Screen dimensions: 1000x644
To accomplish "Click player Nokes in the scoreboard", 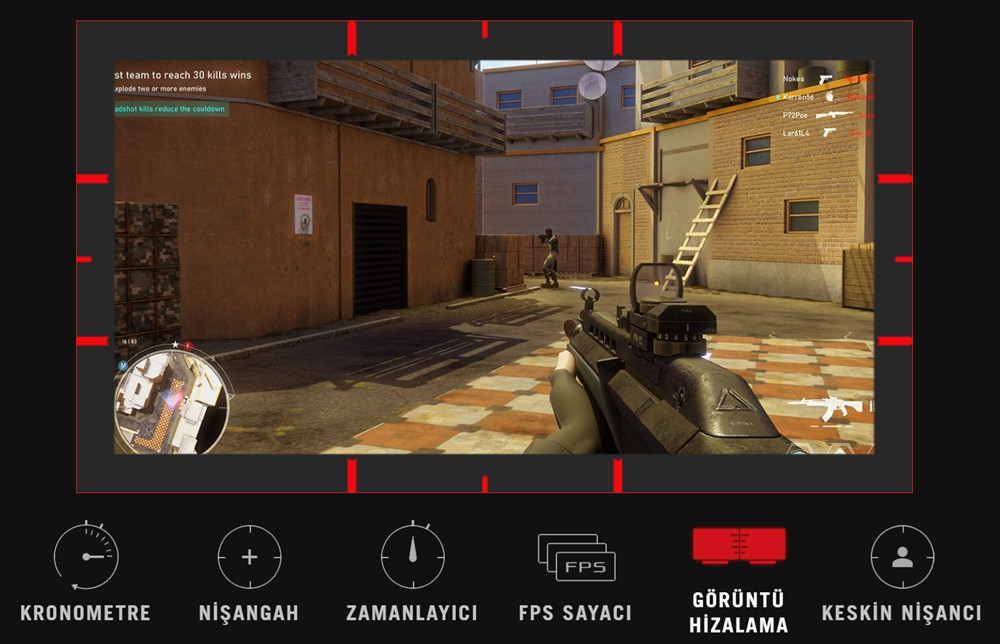I will click(x=794, y=79).
